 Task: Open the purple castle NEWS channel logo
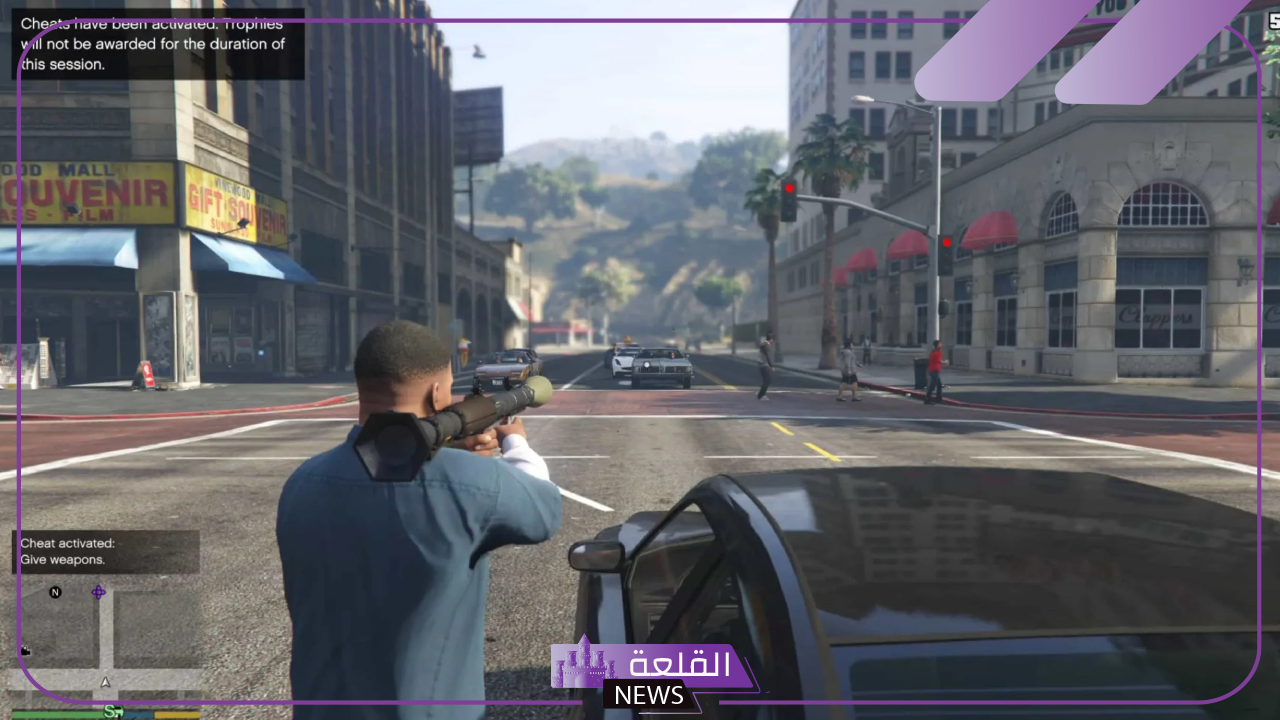[x=650, y=673]
